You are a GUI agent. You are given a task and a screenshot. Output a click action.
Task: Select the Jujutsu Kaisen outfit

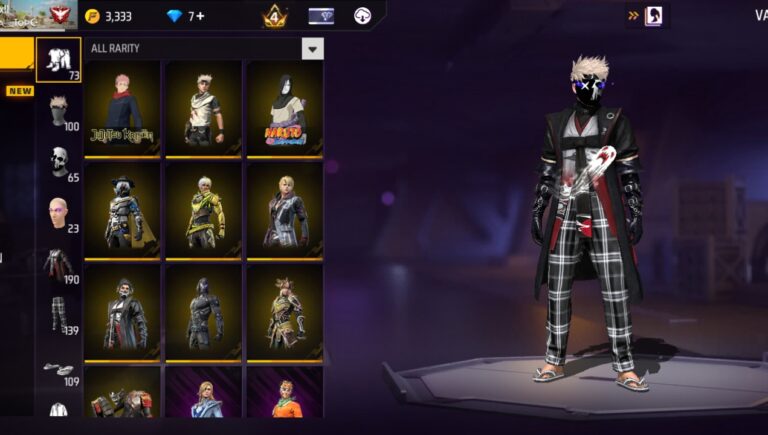pyautogui.click(x=122, y=109)
